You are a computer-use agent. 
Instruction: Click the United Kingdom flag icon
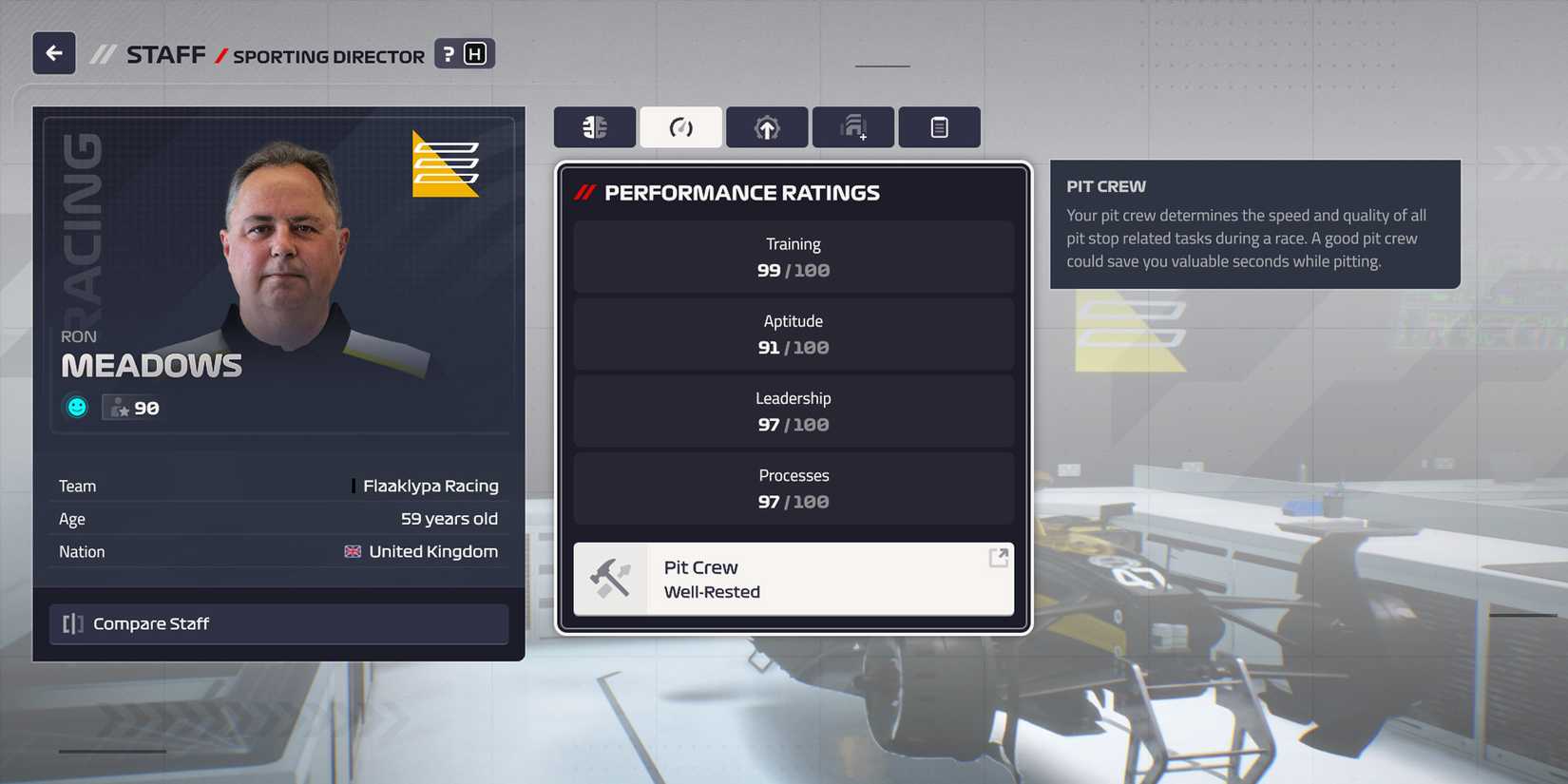[x=352, y=551]
